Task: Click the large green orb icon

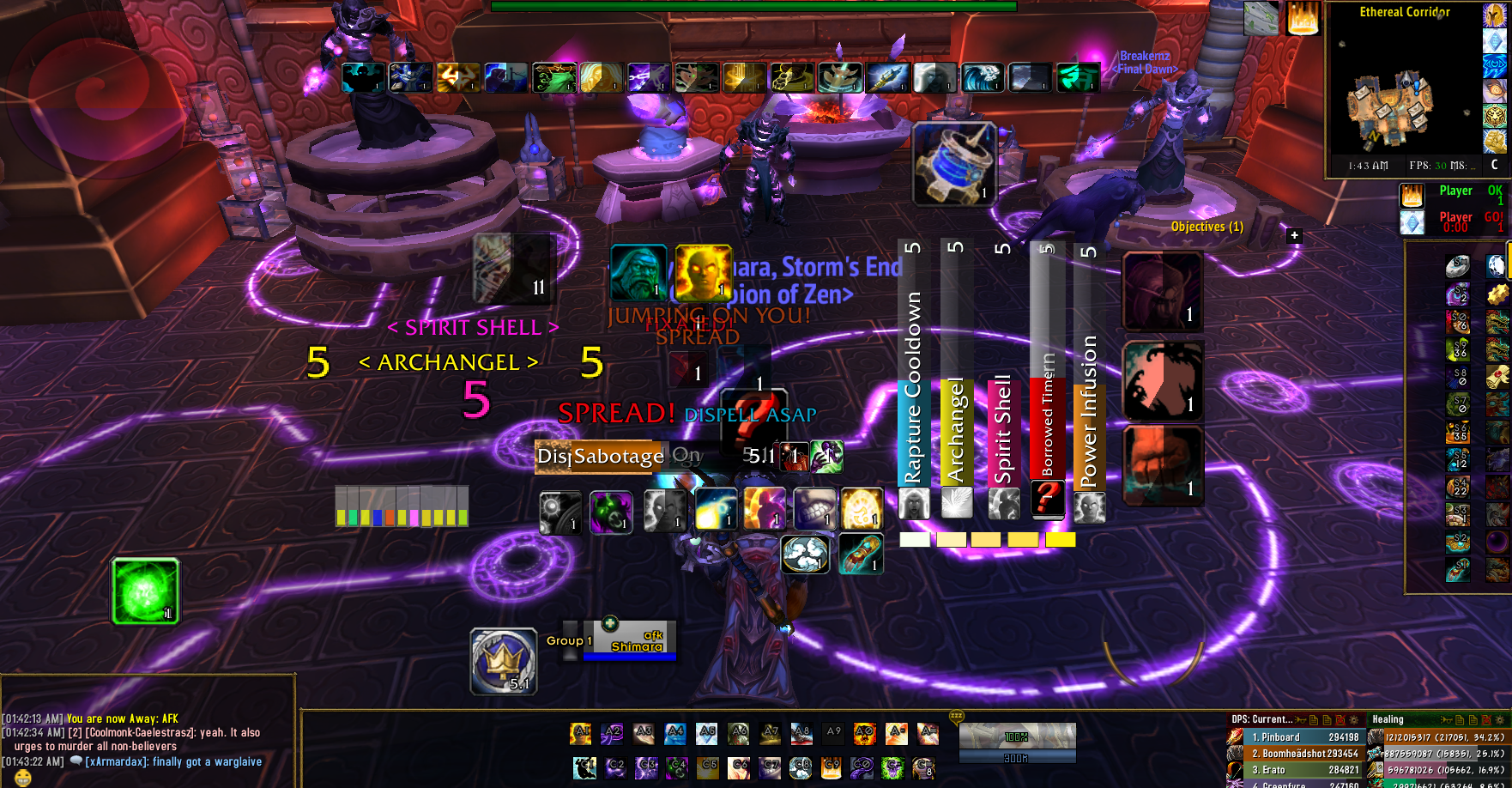Action: tap(145, 591)
